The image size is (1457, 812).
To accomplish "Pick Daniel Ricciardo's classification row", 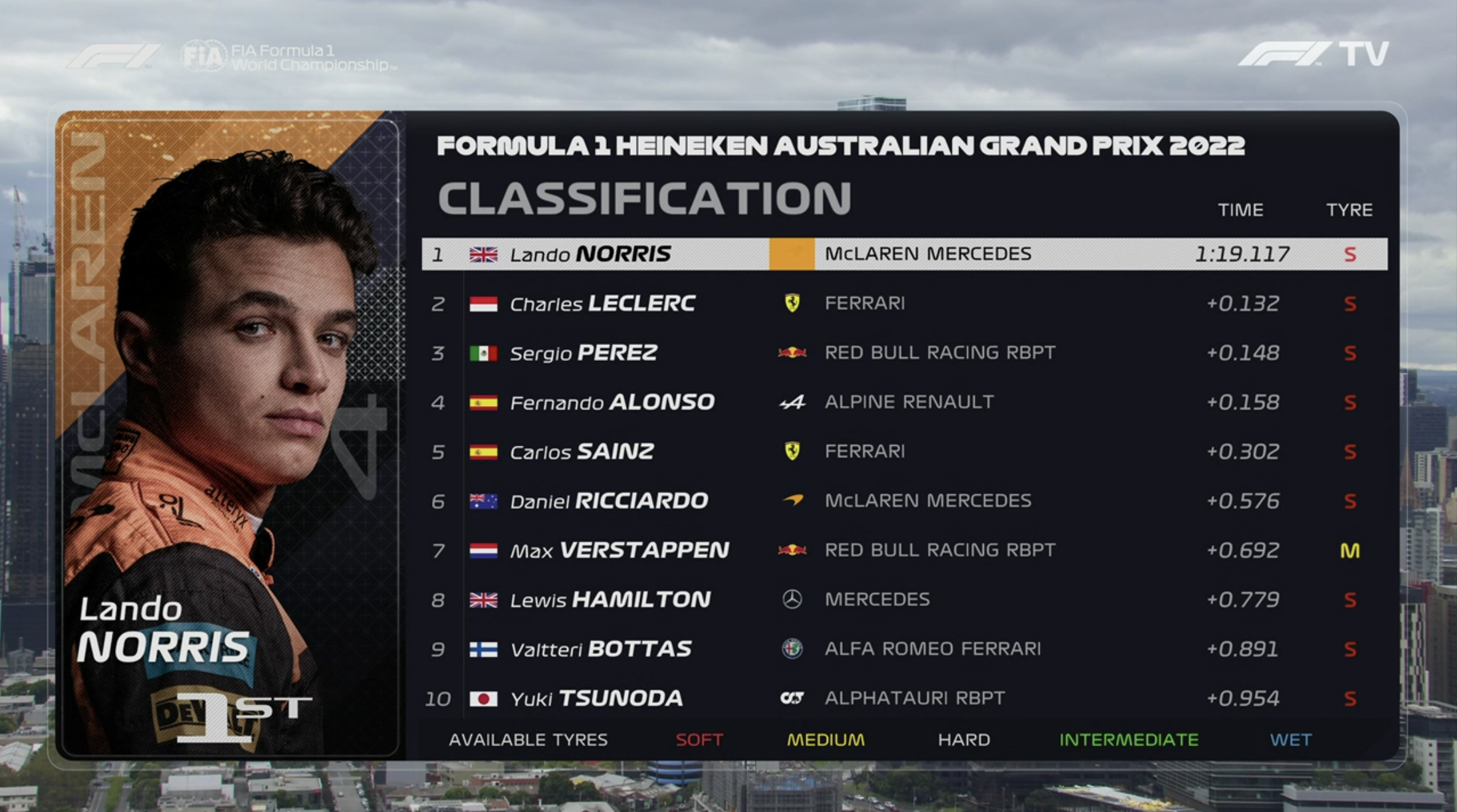I will pyautogui.click(x=904, y=501).
